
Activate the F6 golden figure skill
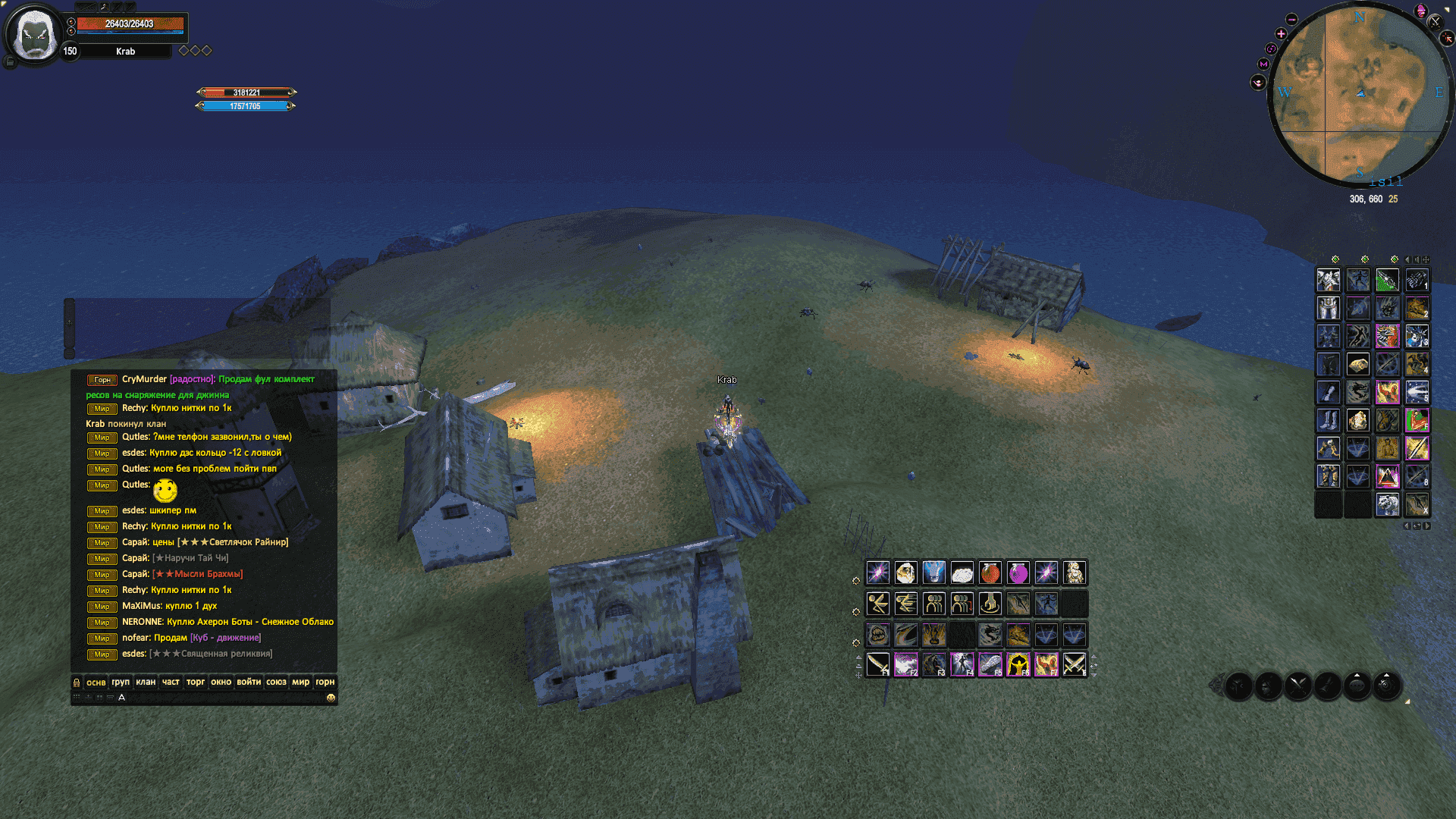coord(1018,664)
